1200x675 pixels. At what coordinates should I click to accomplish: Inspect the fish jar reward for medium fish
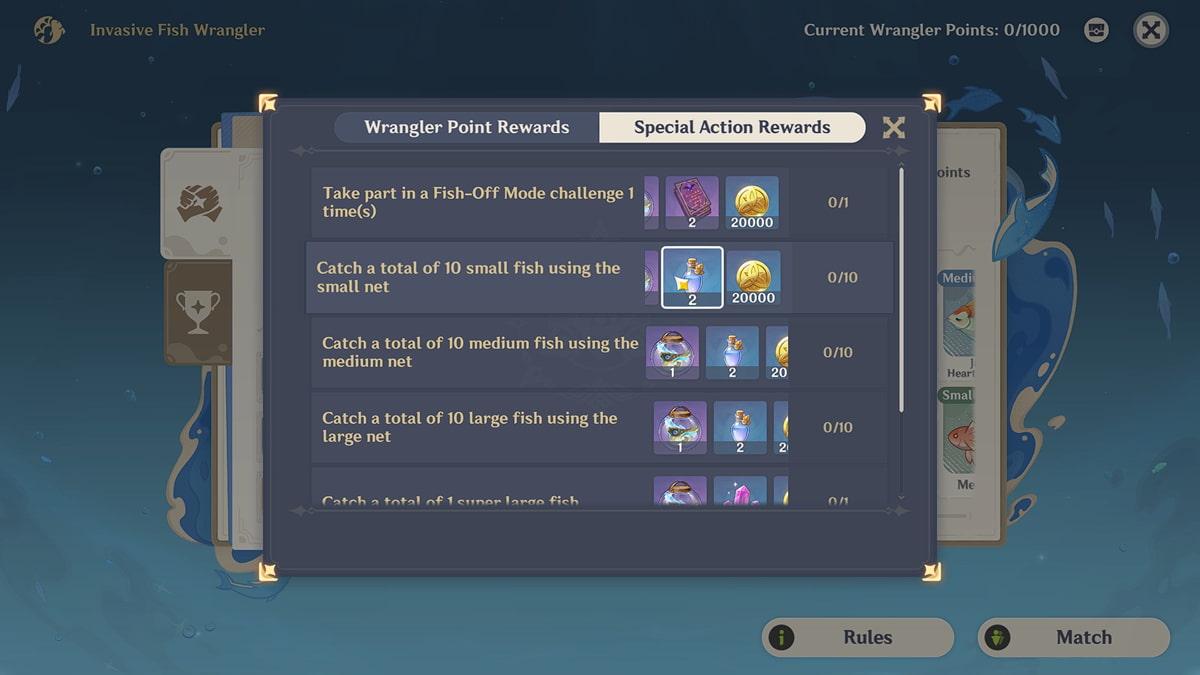pos(672,352)
